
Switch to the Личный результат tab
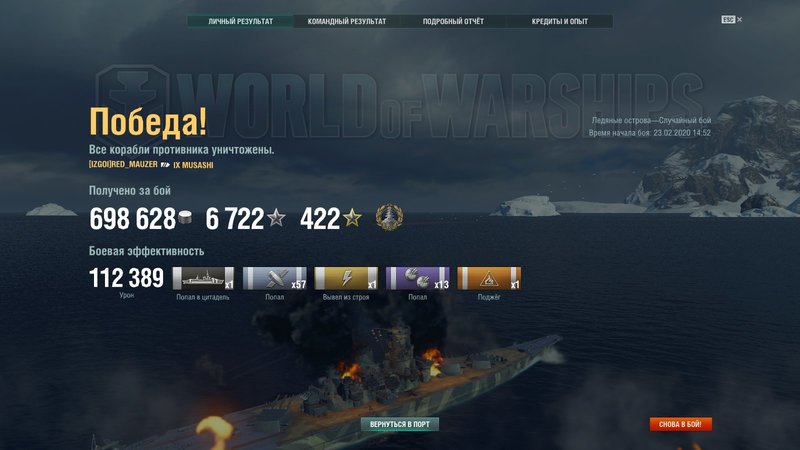tap(239, 21)
